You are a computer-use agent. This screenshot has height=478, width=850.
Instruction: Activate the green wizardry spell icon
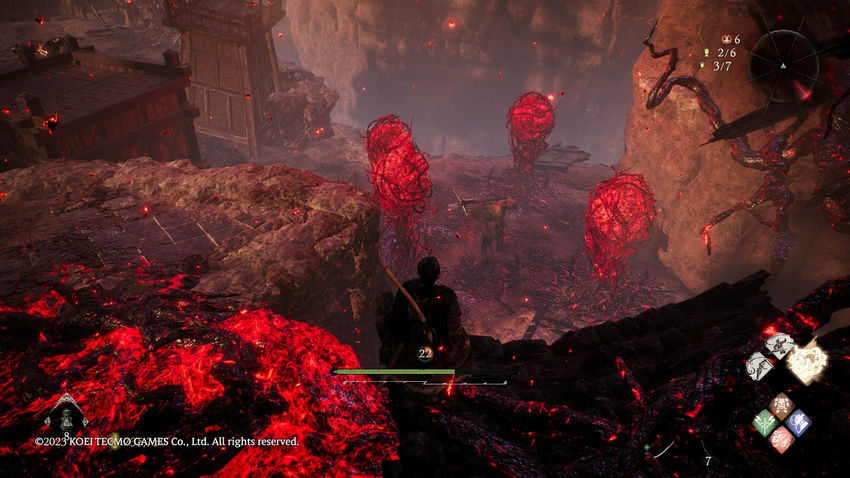pos(764,422)
